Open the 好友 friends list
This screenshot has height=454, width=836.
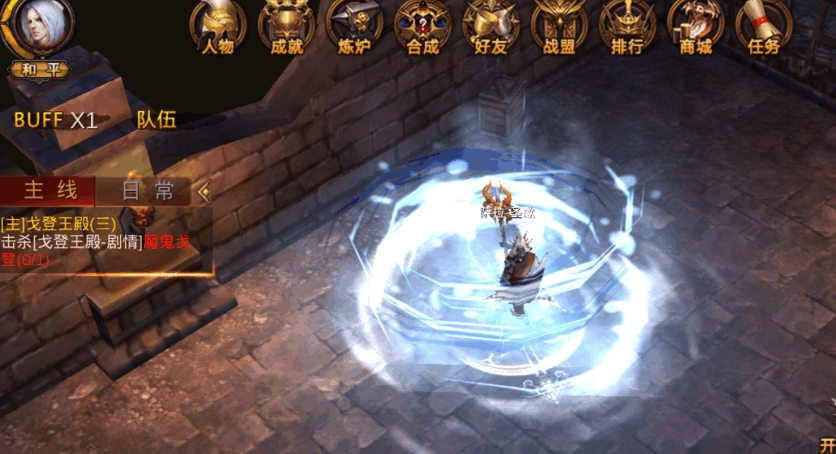(x=491, y=27)
